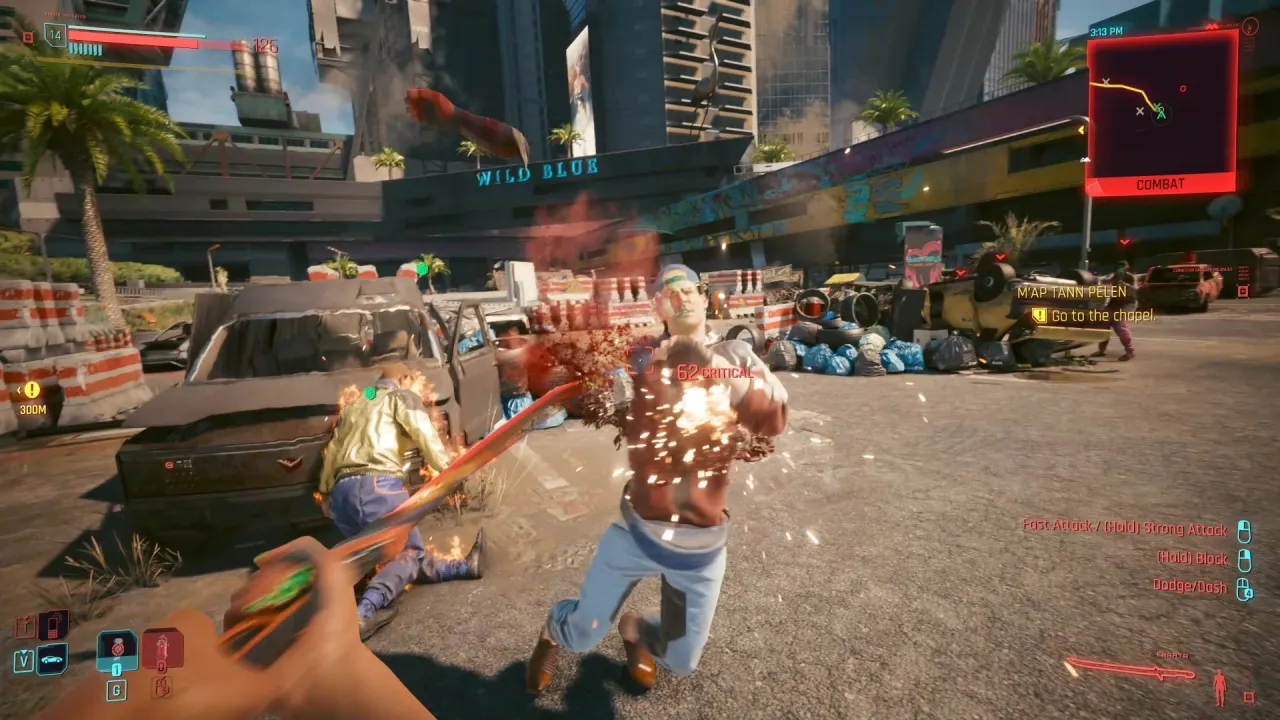Click the left mouse button icon for Fast Attack
The height and width of the screenshot is (720, 1280).
tap(1243, 530)
